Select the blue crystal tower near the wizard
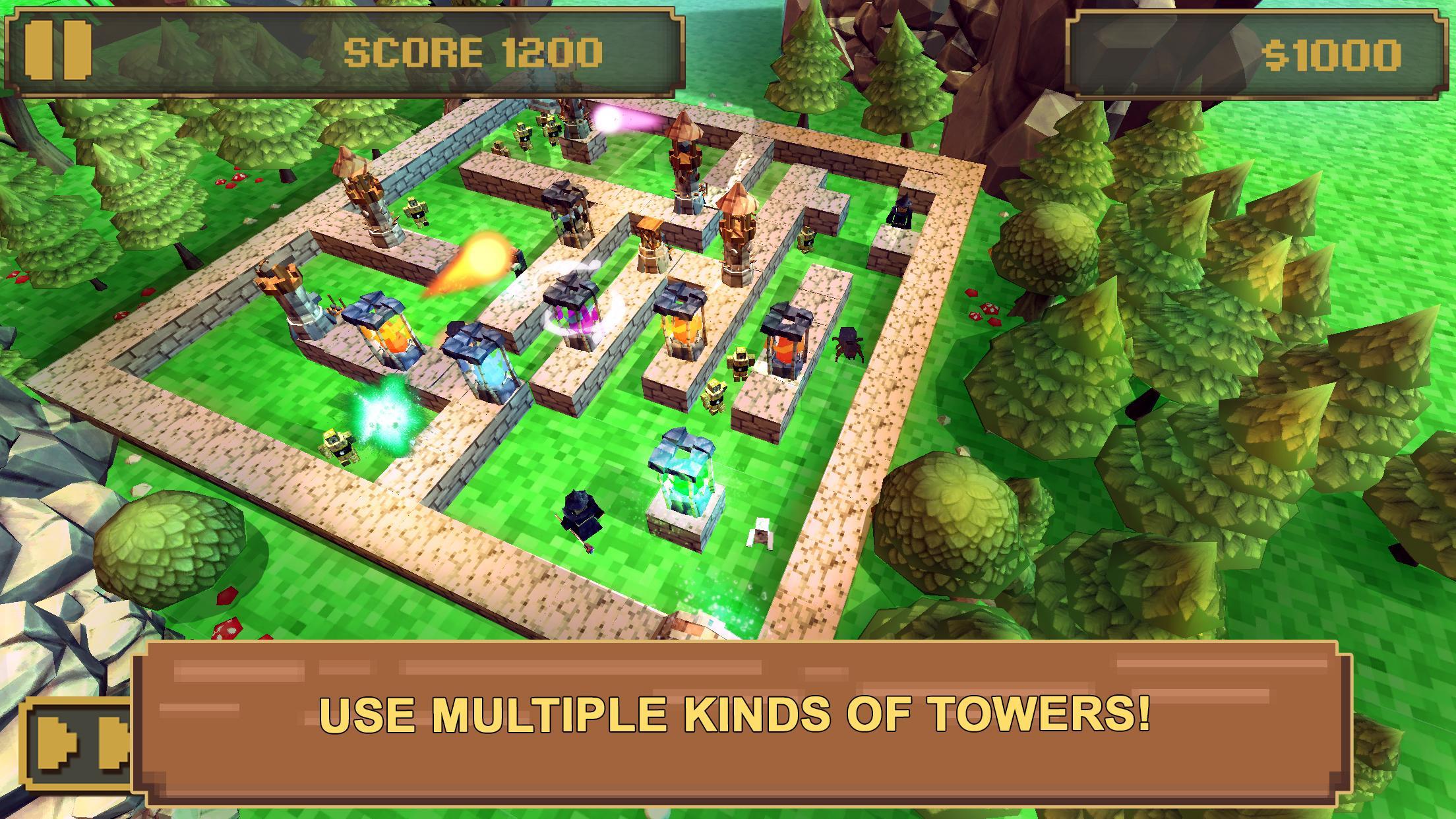This screenshot has height=819, width=1456. [686, 488]
